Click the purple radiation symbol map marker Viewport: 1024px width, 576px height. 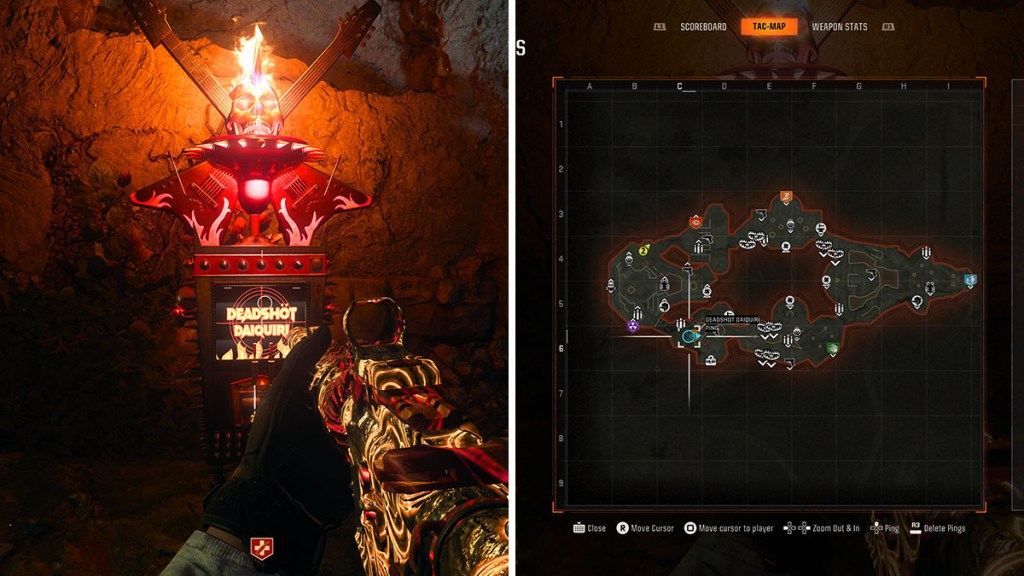tap(633, 325)
